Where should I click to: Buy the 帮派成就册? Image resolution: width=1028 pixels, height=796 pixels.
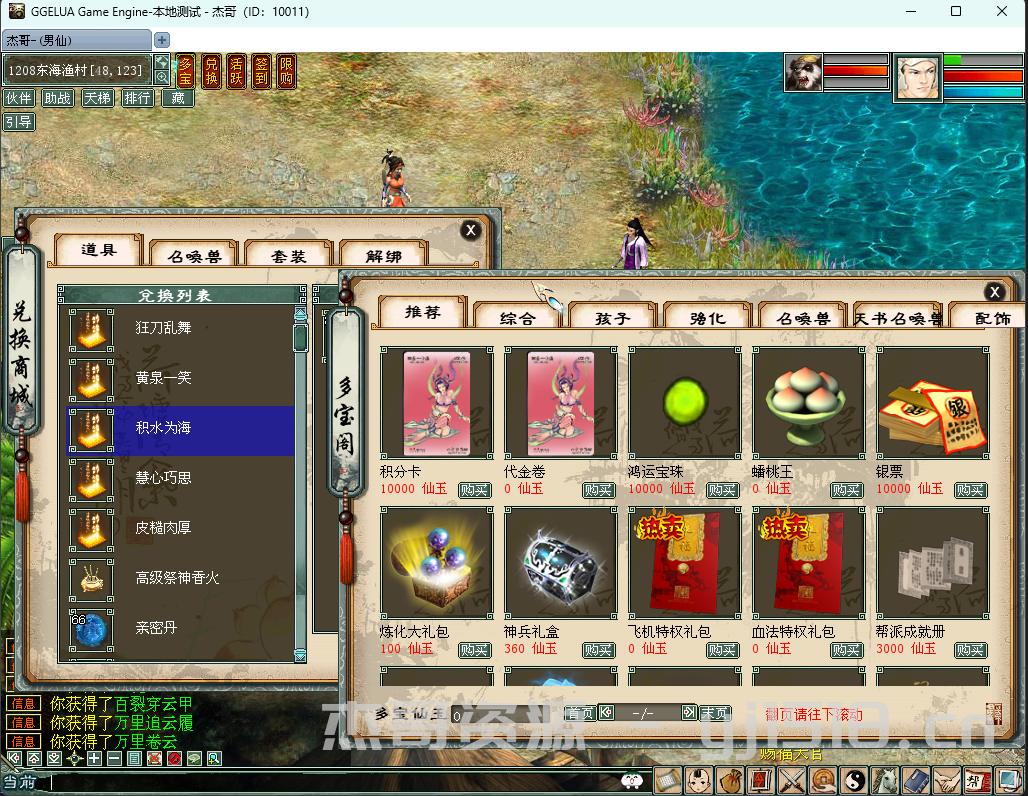pyautogui.click(x=970, y=650)
